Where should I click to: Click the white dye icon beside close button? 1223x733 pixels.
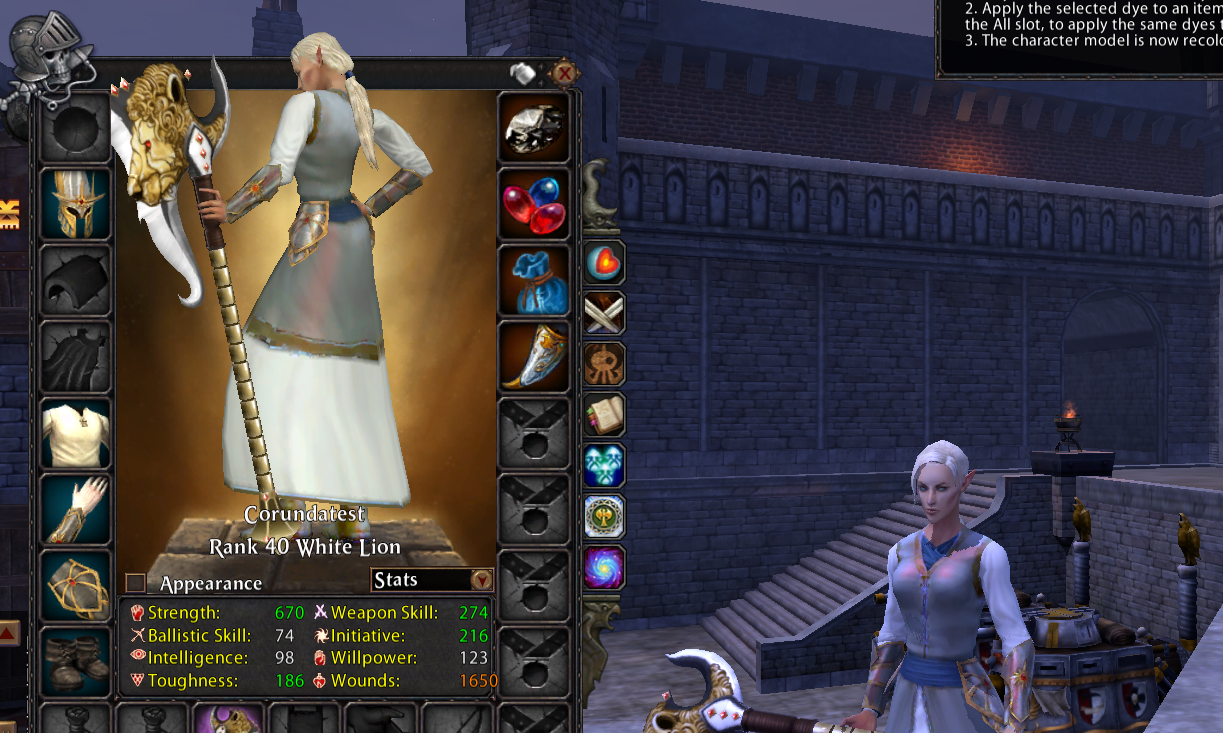[524, 73]
